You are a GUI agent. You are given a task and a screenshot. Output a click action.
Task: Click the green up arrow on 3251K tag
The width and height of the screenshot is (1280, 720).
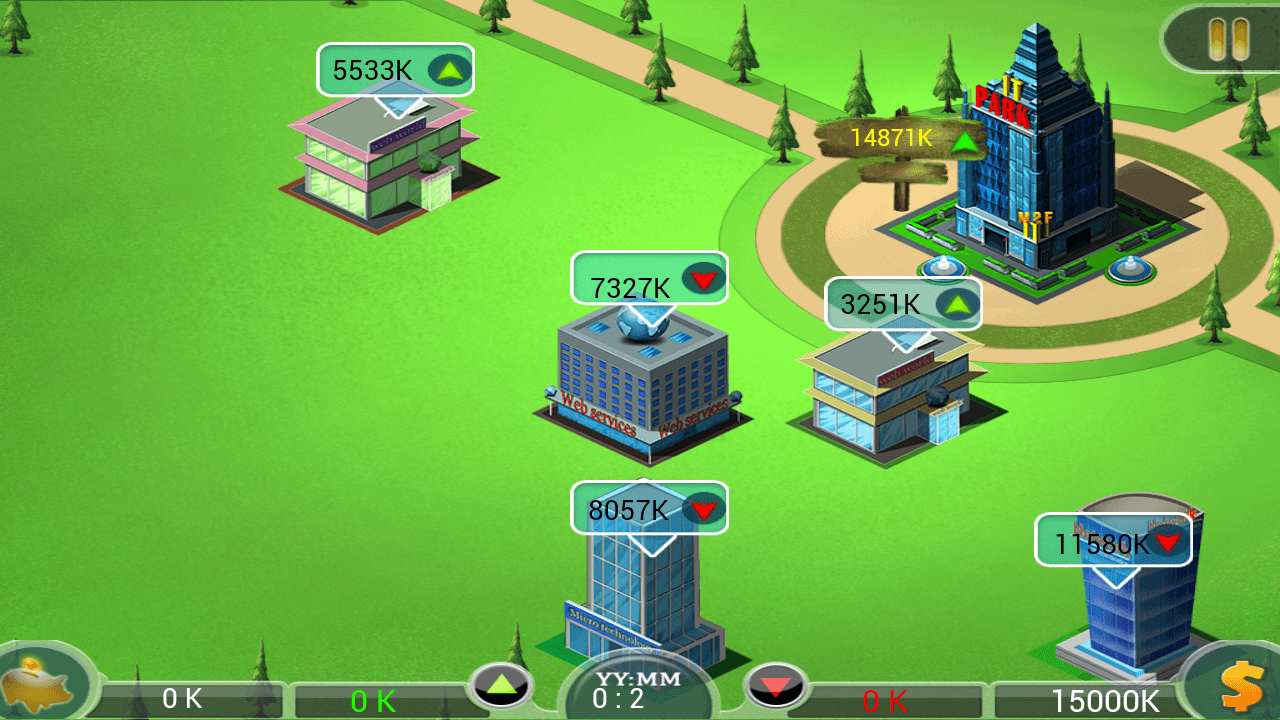point(957,304)
